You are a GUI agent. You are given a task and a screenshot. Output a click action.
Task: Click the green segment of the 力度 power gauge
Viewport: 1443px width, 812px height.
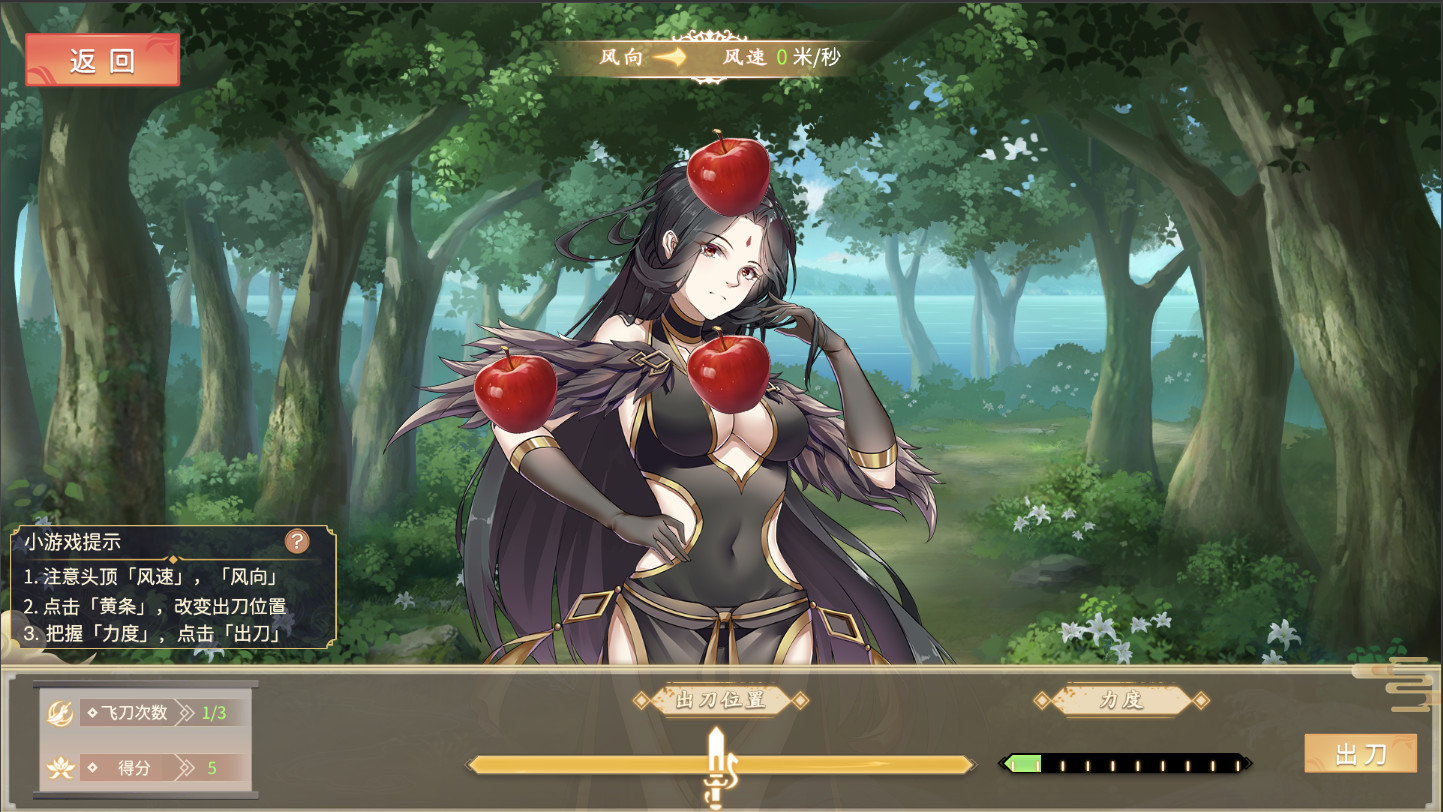1022,762
